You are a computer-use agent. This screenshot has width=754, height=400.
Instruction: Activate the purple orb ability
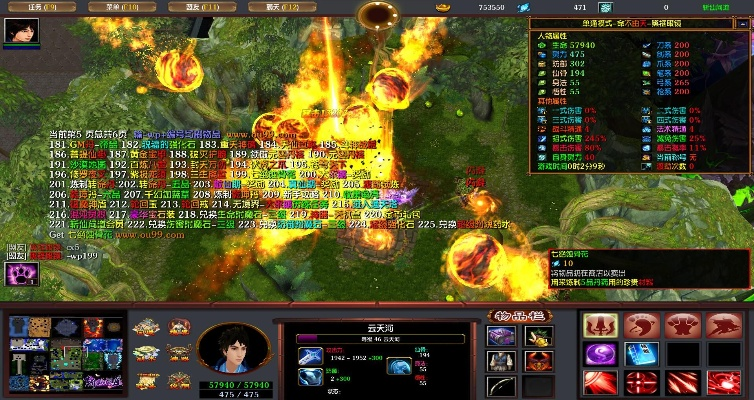click(x=601, y=355)
